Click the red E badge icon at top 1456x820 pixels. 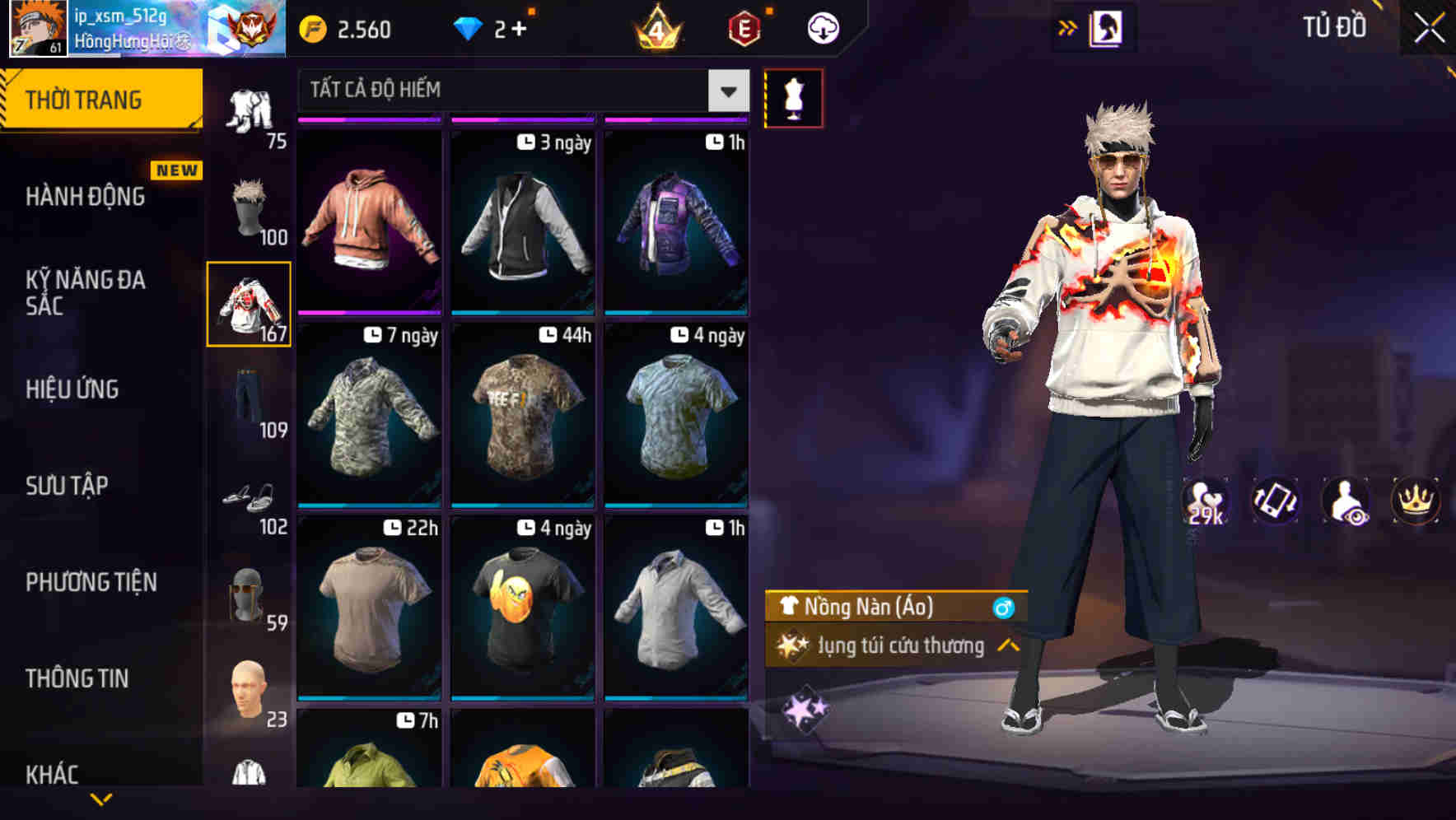click(x=744, y=27)
